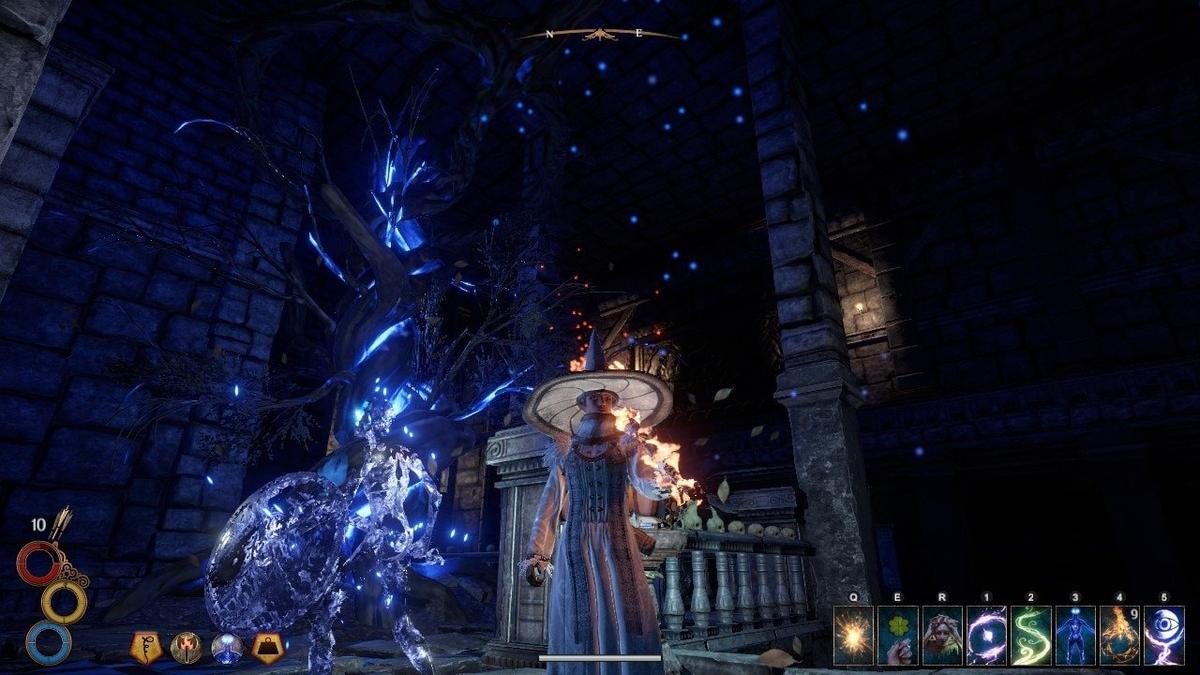
Task: Inspect the squiggle pentagon status icon
Action: 146,648
